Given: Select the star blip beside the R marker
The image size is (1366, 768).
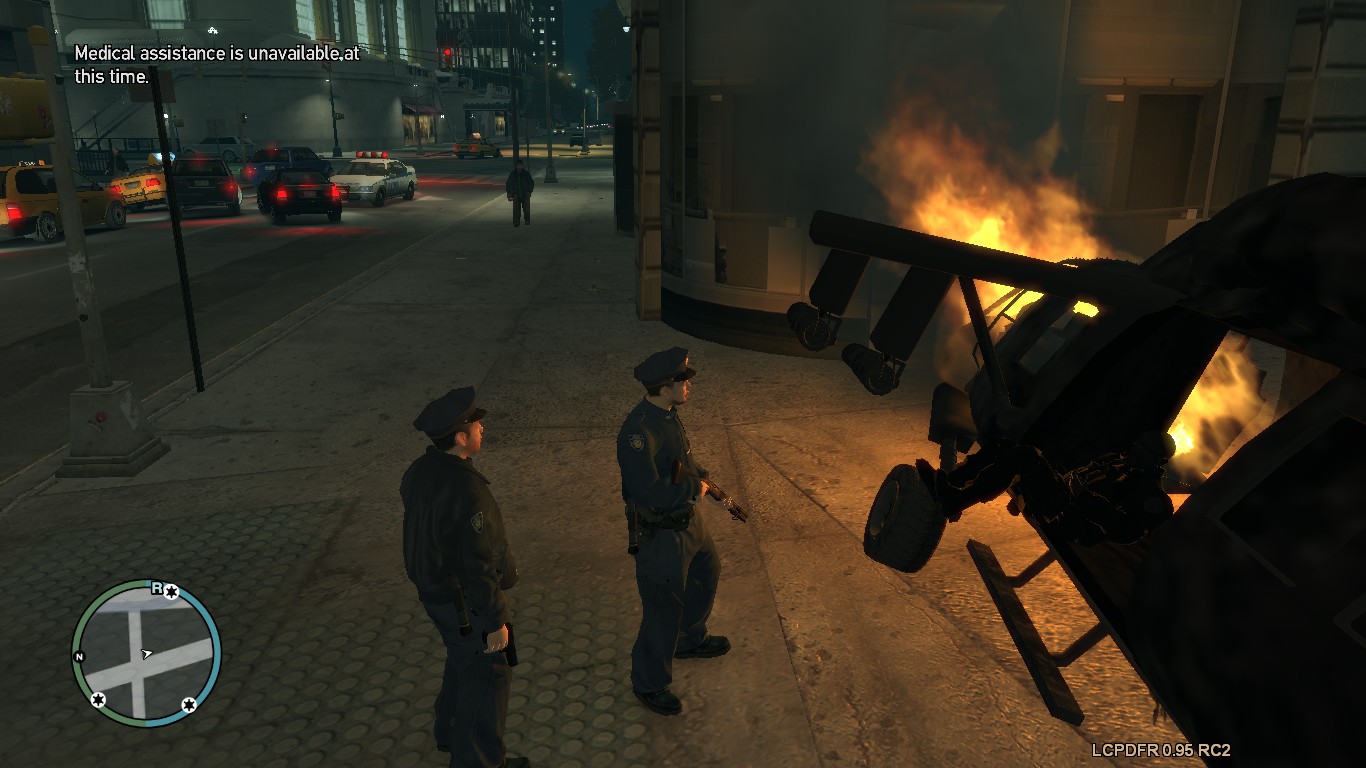Looking at the screenshot, I should pyautogui.click(x=171, y=592).
